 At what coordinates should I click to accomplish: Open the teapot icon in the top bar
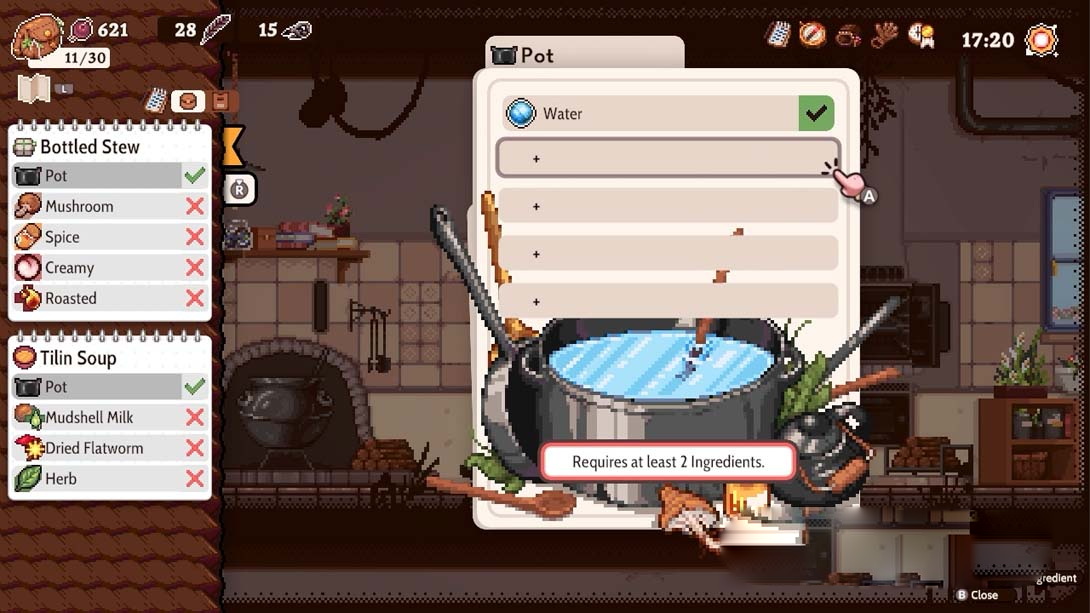pyautogui.click(x=849, y=35)
